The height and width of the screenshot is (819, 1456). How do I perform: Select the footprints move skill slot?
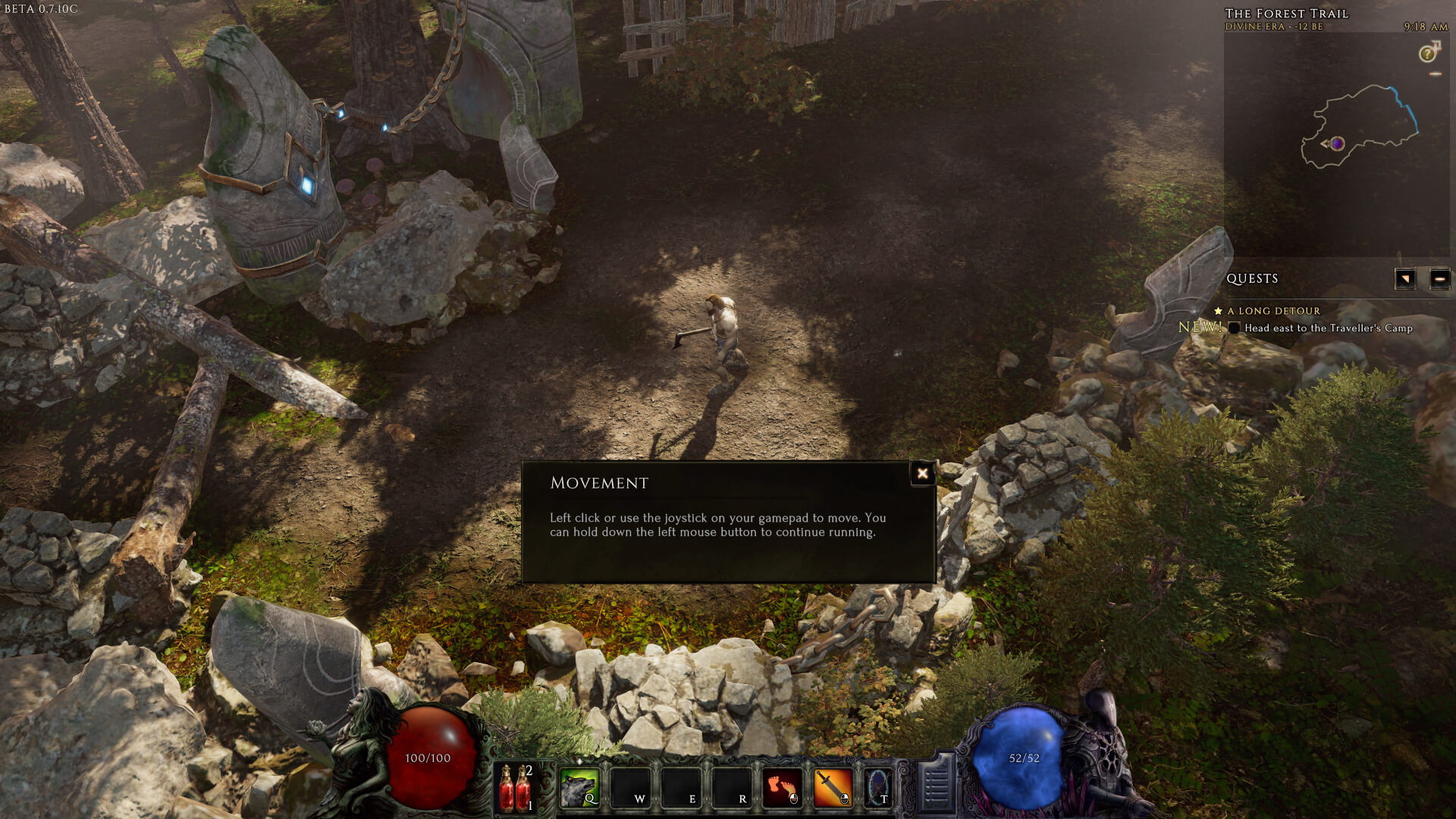point(782,787)
